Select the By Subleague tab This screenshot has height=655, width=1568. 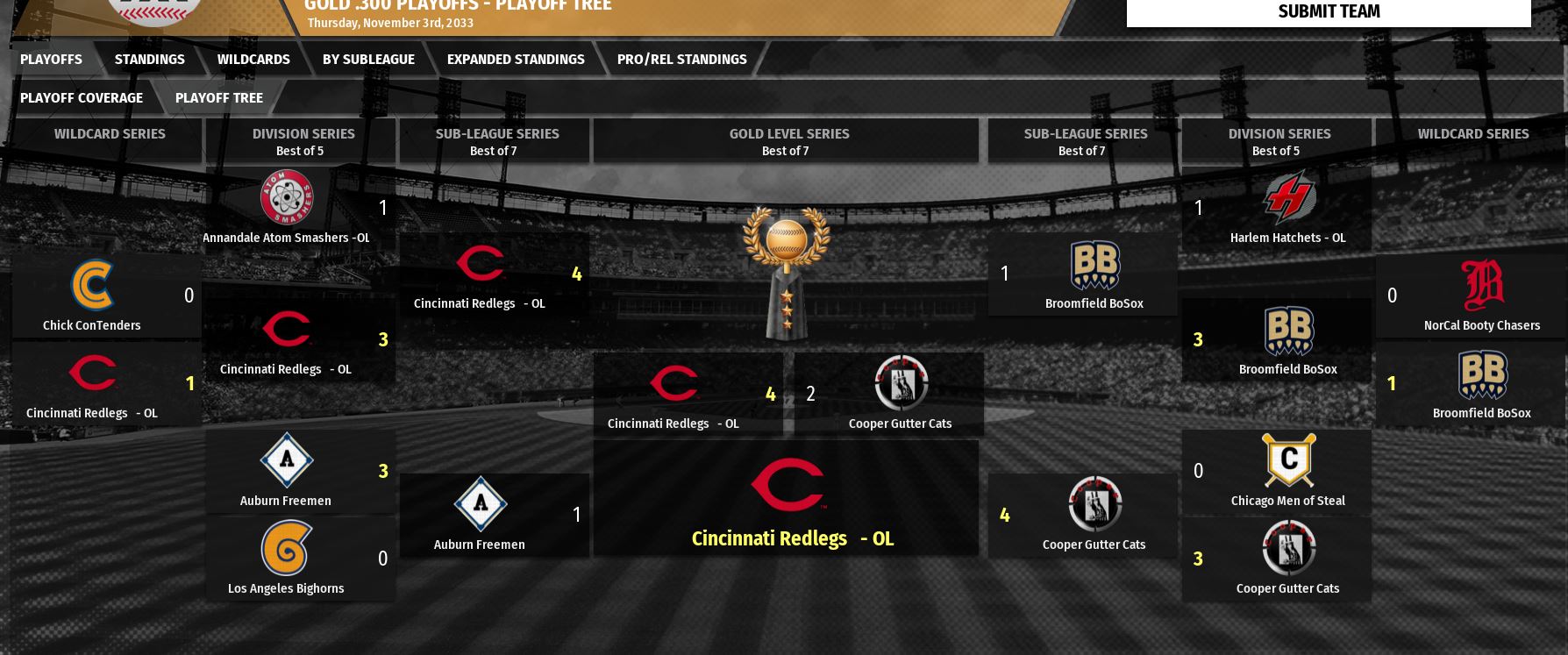coord(368,60)
